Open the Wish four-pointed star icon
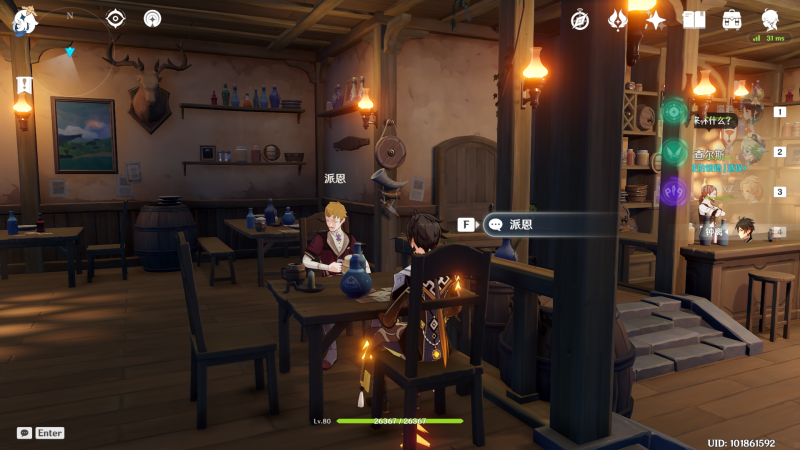The width and height of the screenshot is (800, 450). 656,20
